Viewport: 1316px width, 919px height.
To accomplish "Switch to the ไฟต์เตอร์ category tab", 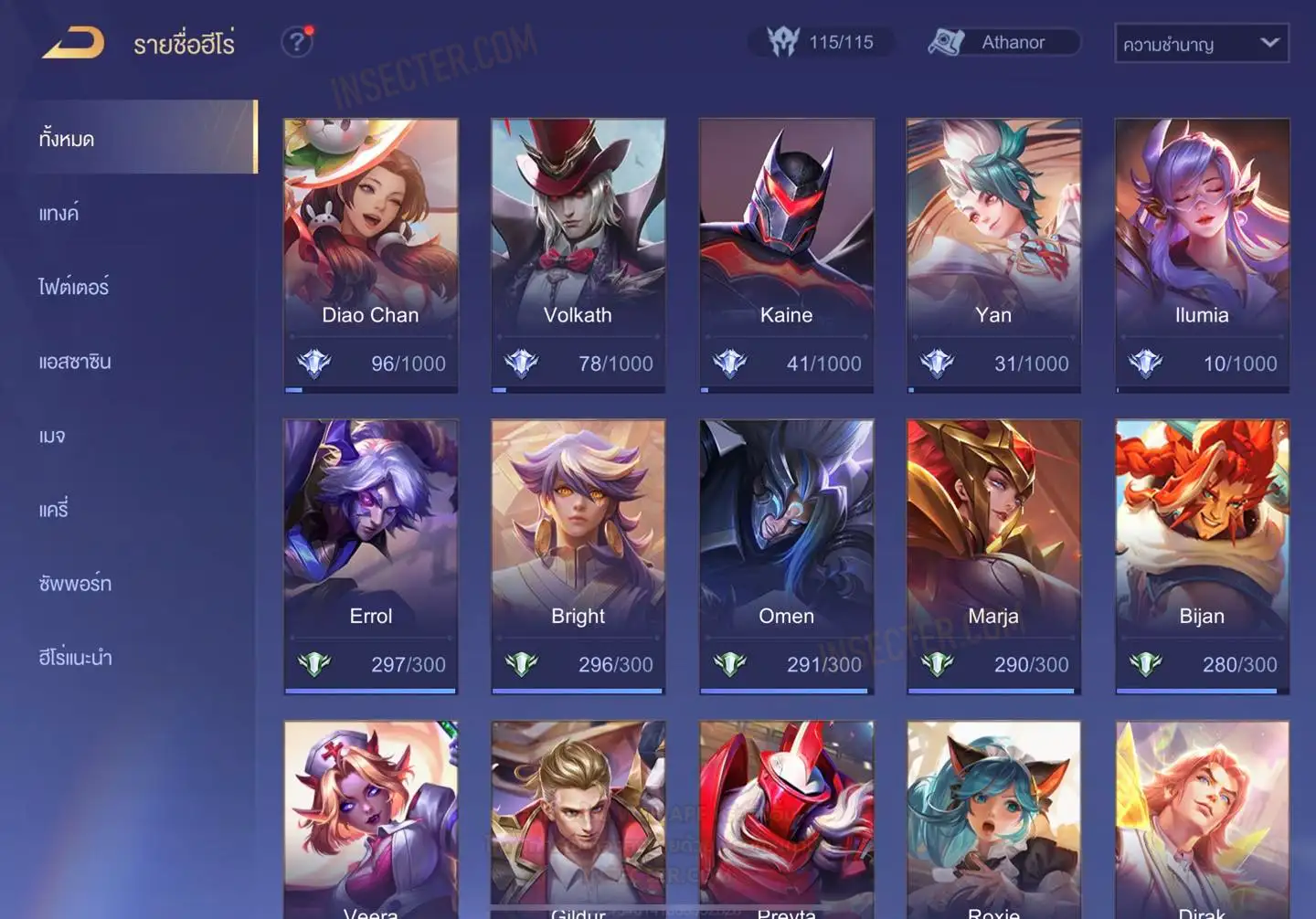I will coord(74,287).
